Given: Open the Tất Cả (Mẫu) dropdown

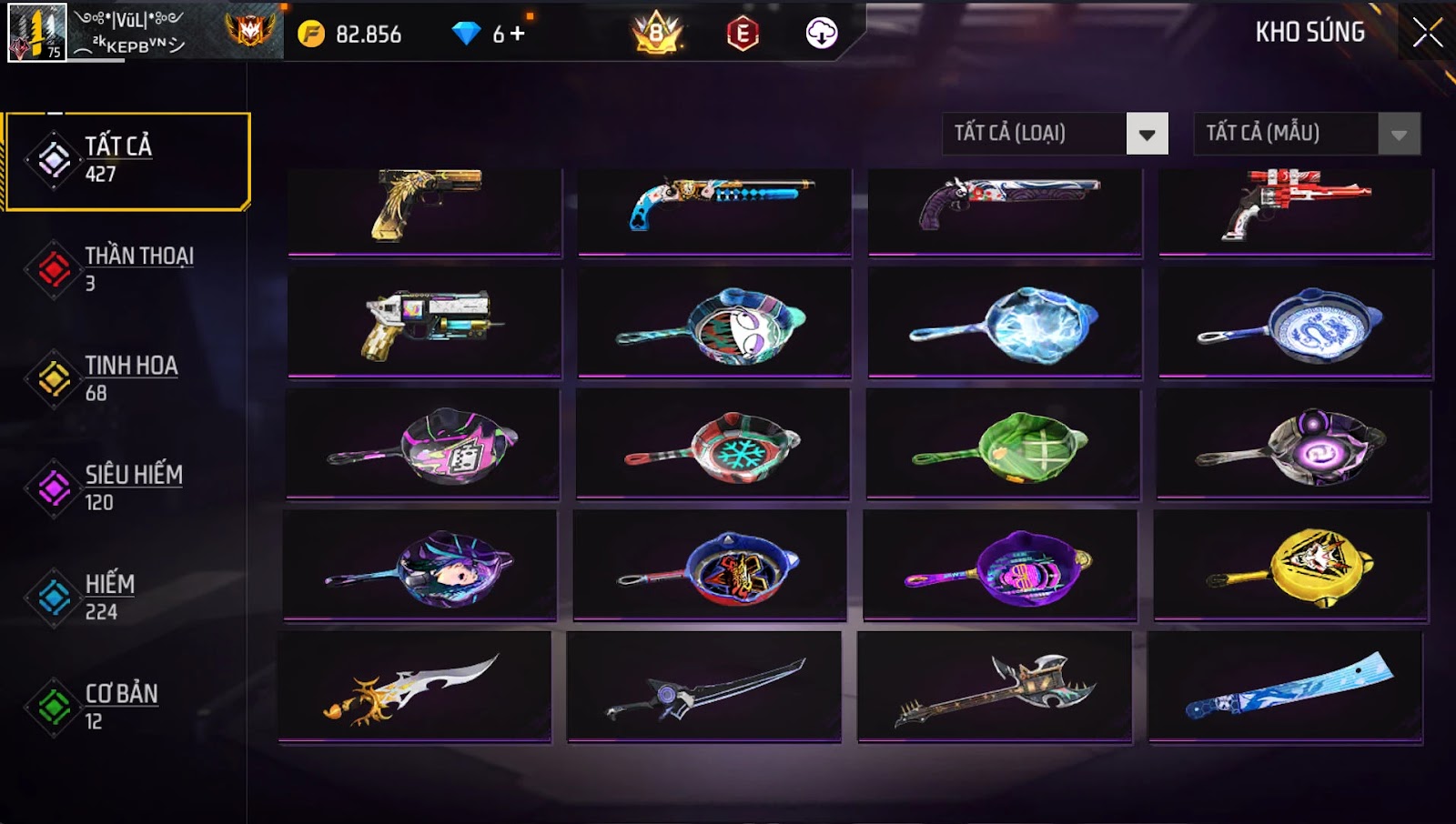Looking at the screenshot, I should click(x=1399, y=135).
